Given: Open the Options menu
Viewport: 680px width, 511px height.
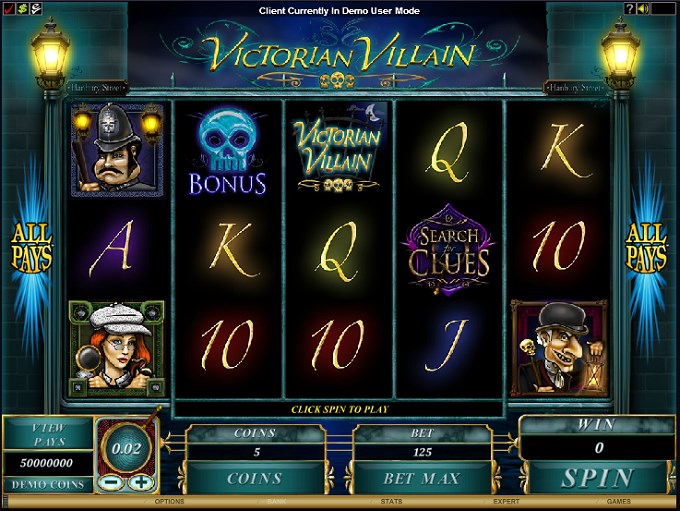Looking at the screenshot, I should pos(170,501).
